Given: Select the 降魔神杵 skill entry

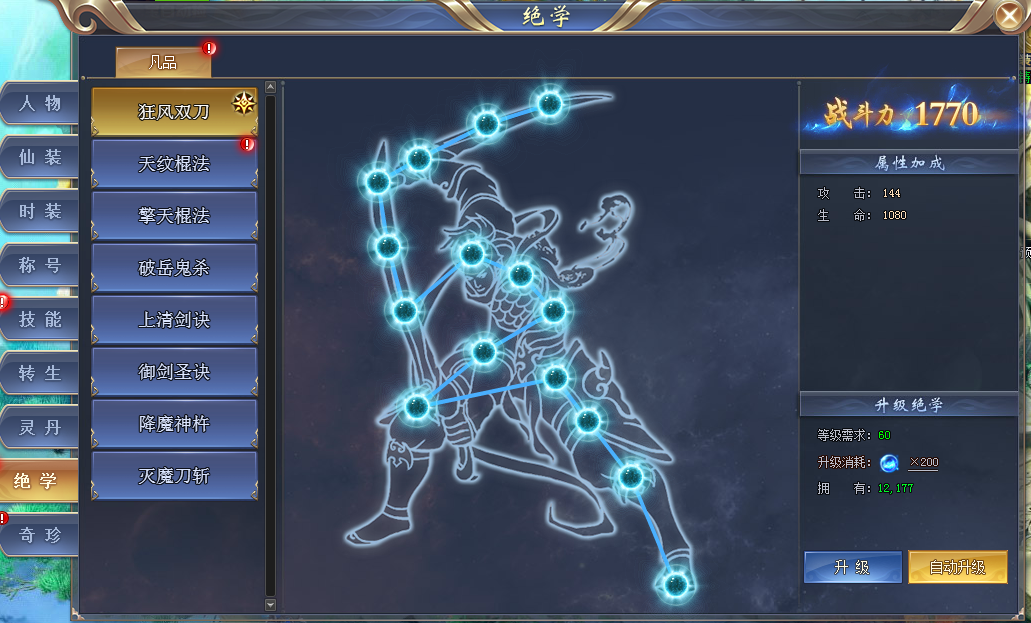Looking at the screenshot, I should pyautogui.click(x=174, y=424).
